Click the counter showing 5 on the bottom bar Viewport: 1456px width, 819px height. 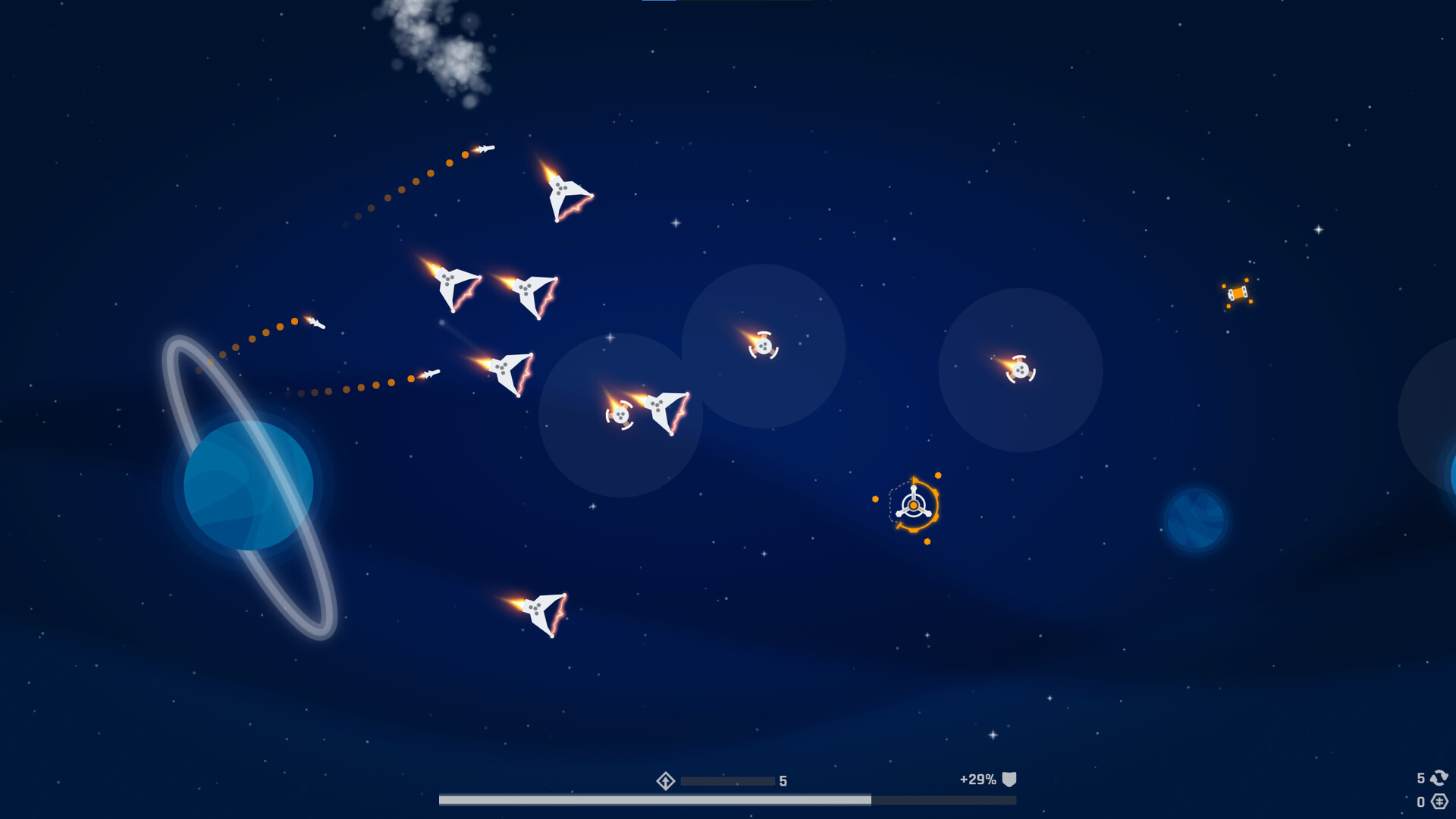tap(783, 780)
